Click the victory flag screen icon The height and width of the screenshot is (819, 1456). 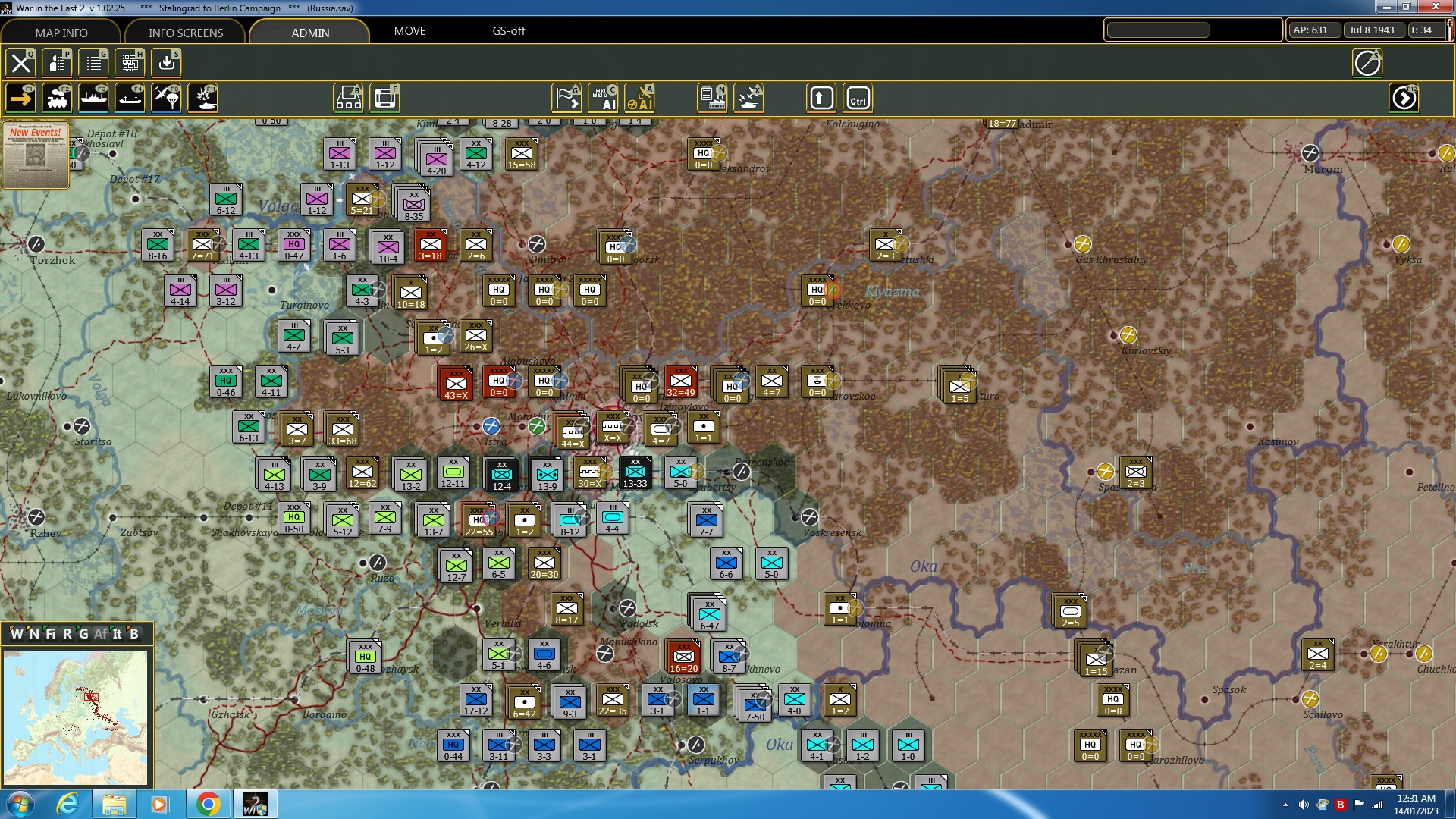point(566,97)
